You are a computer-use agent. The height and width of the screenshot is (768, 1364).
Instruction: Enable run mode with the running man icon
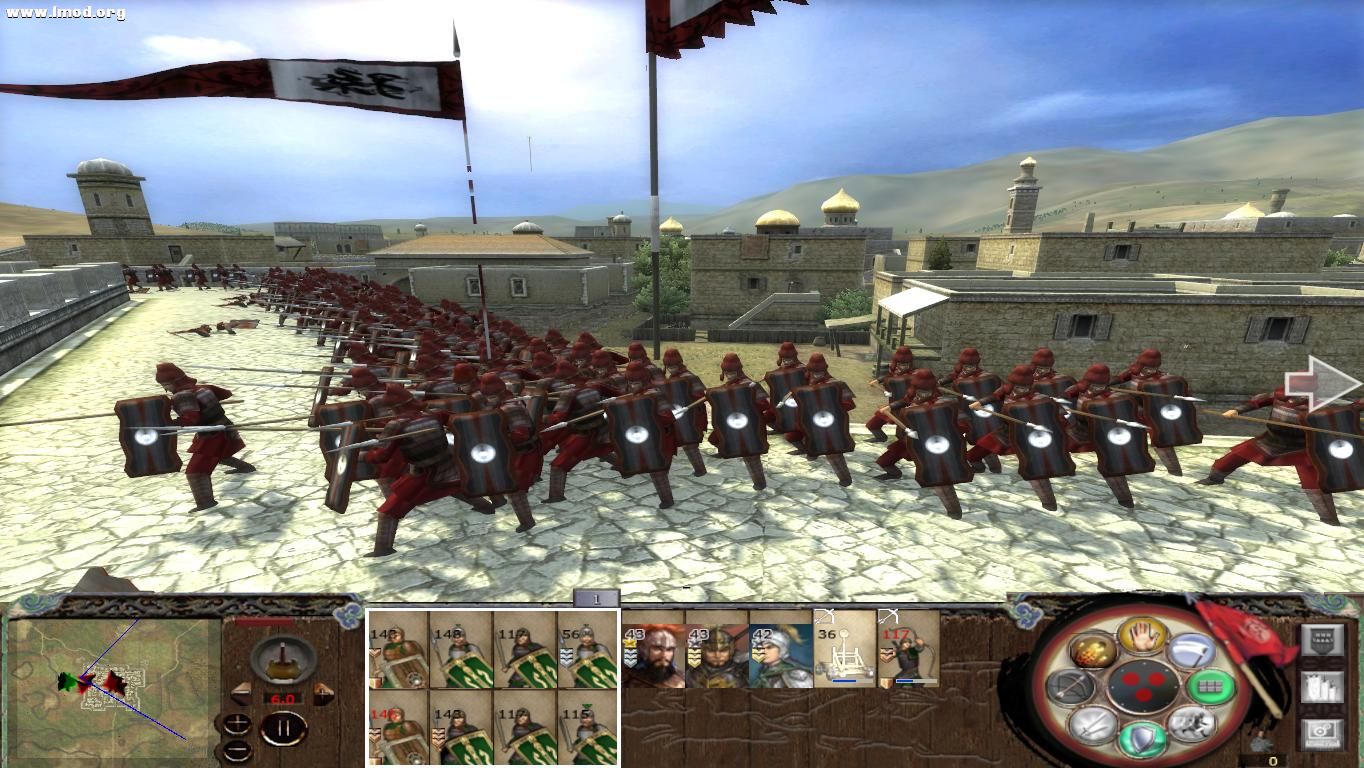[x=1190, y=725]
